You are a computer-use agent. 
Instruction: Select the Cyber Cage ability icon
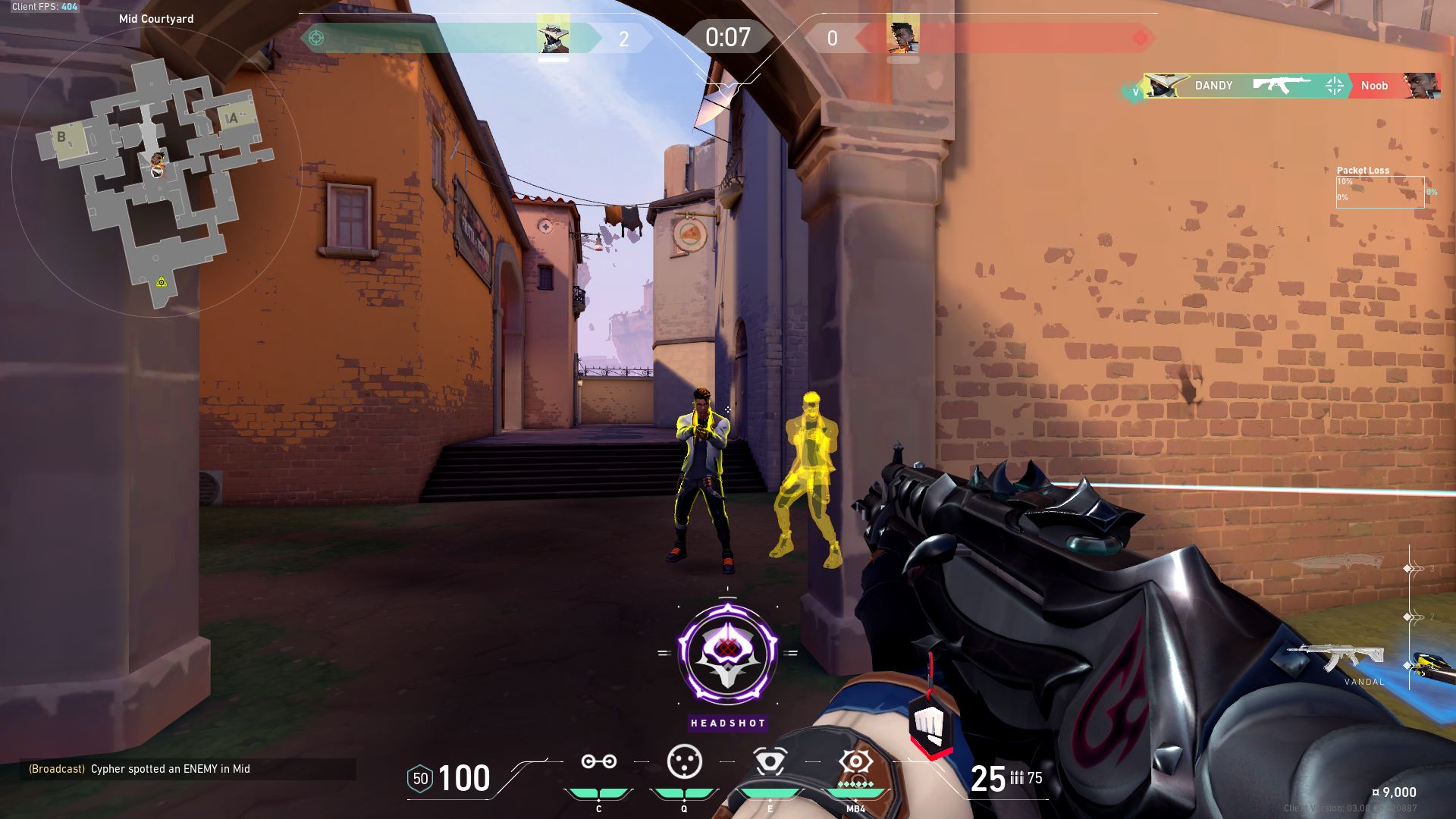[686, 762]
